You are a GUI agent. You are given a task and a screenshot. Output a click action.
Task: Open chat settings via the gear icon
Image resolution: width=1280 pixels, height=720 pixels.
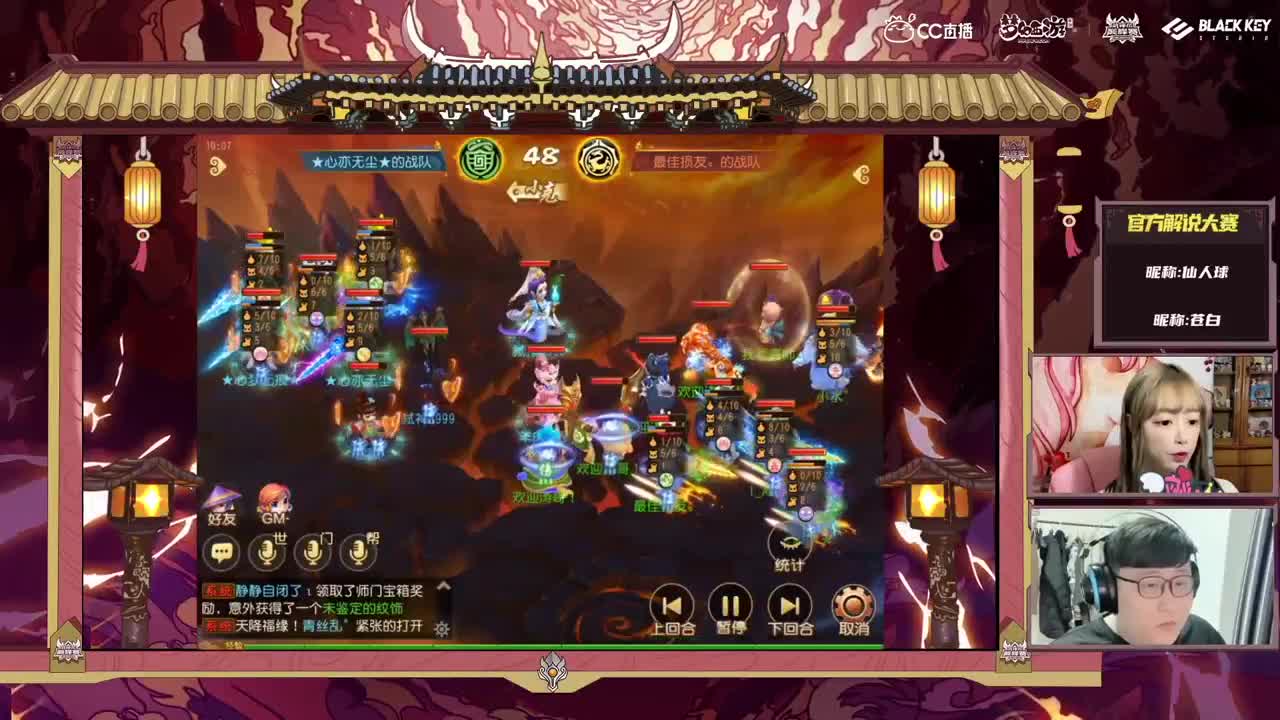(441, 629)
